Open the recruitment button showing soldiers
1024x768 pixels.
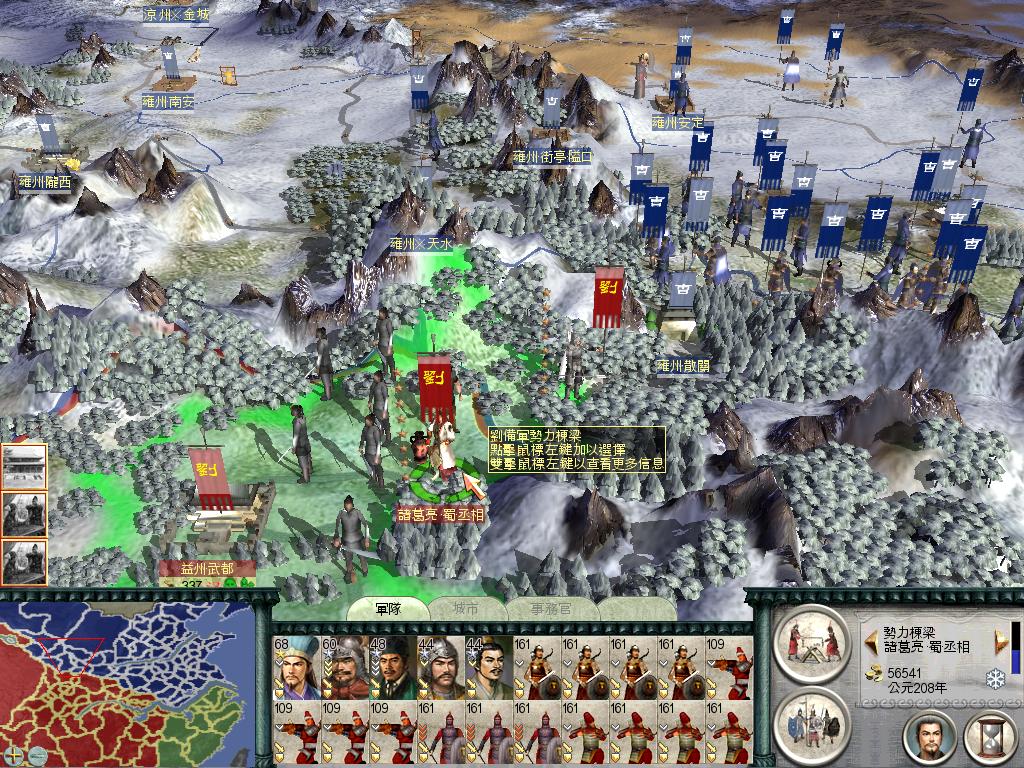(811, 720)
